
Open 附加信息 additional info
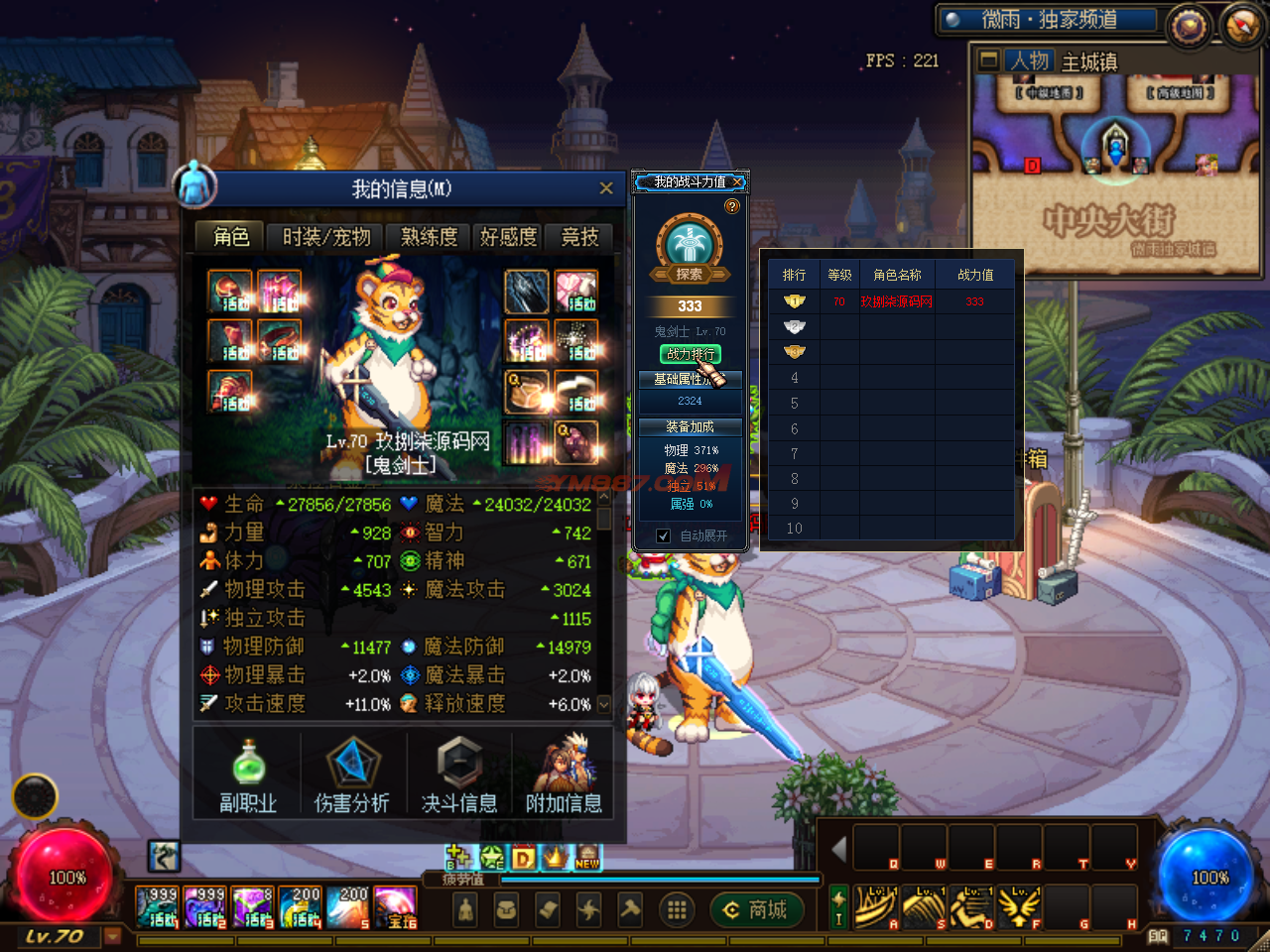(x=564, y=775)
